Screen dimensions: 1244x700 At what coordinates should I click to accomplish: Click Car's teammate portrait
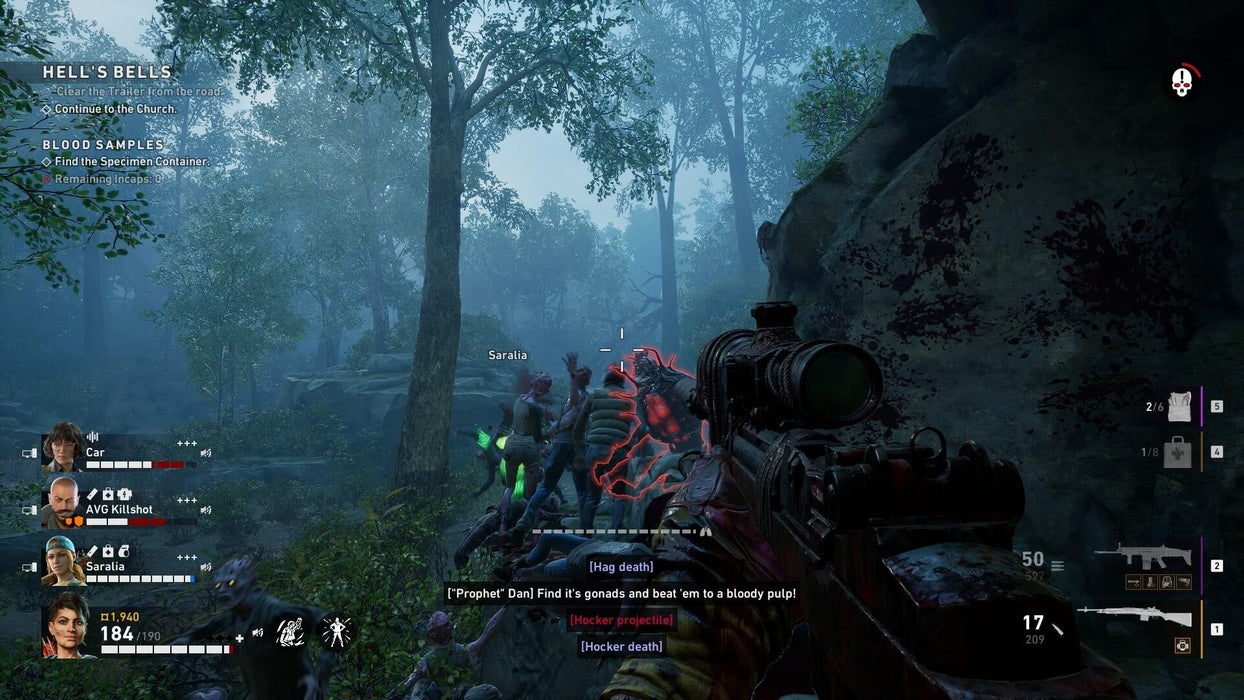[x=62, y=447]
